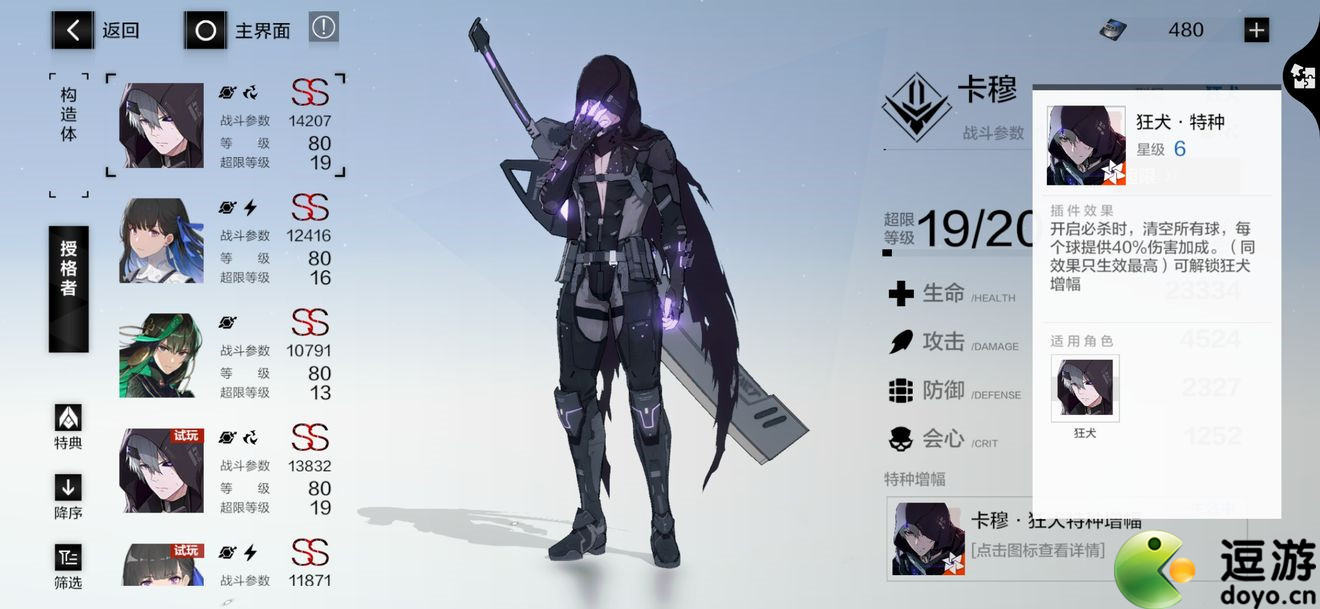Screen dimensions: 1320x609
Task: Open the puzzle piece side tab
Action: 1303,76
